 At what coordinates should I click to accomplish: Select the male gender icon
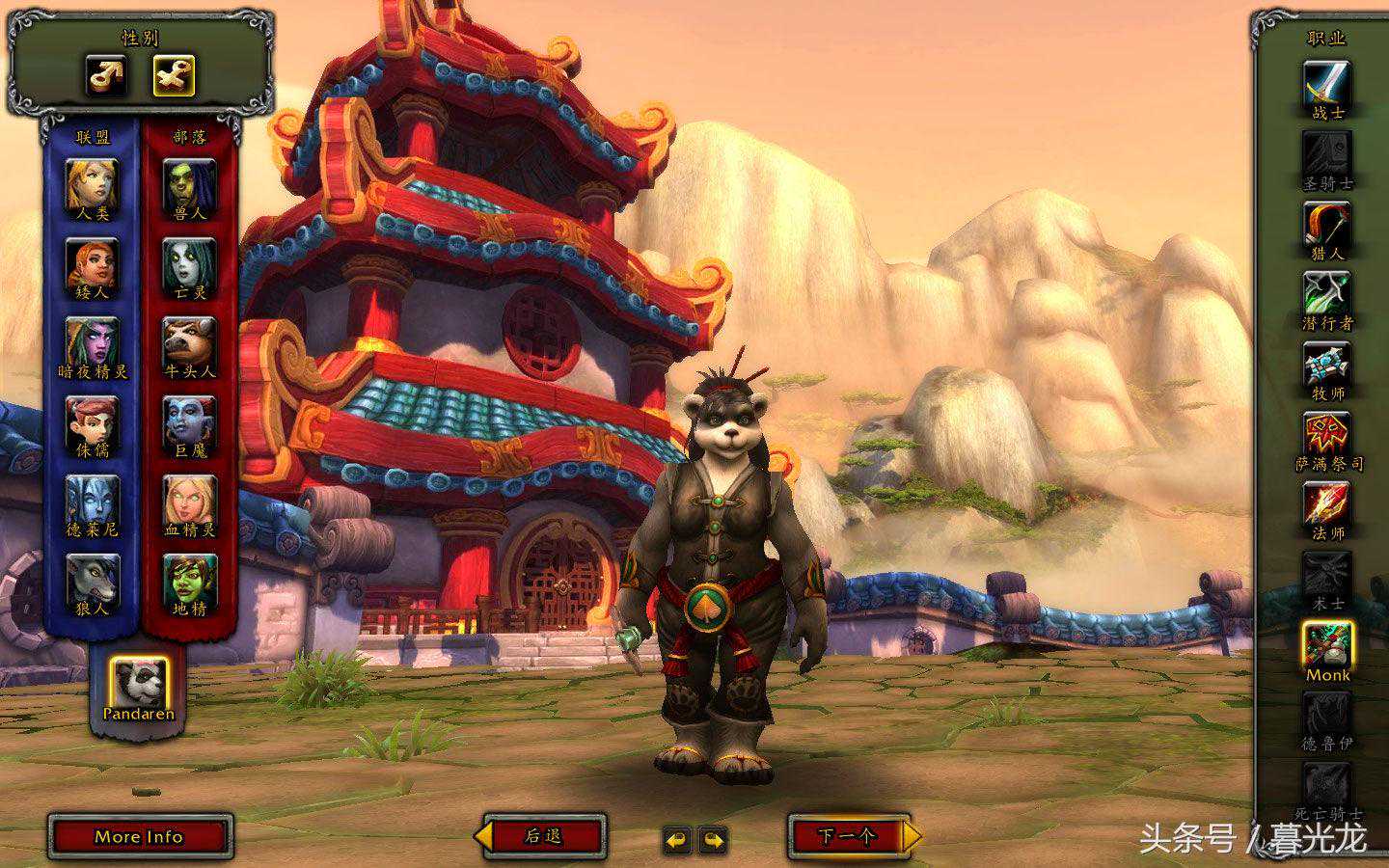pyautogui.click(x=107, y=75)
